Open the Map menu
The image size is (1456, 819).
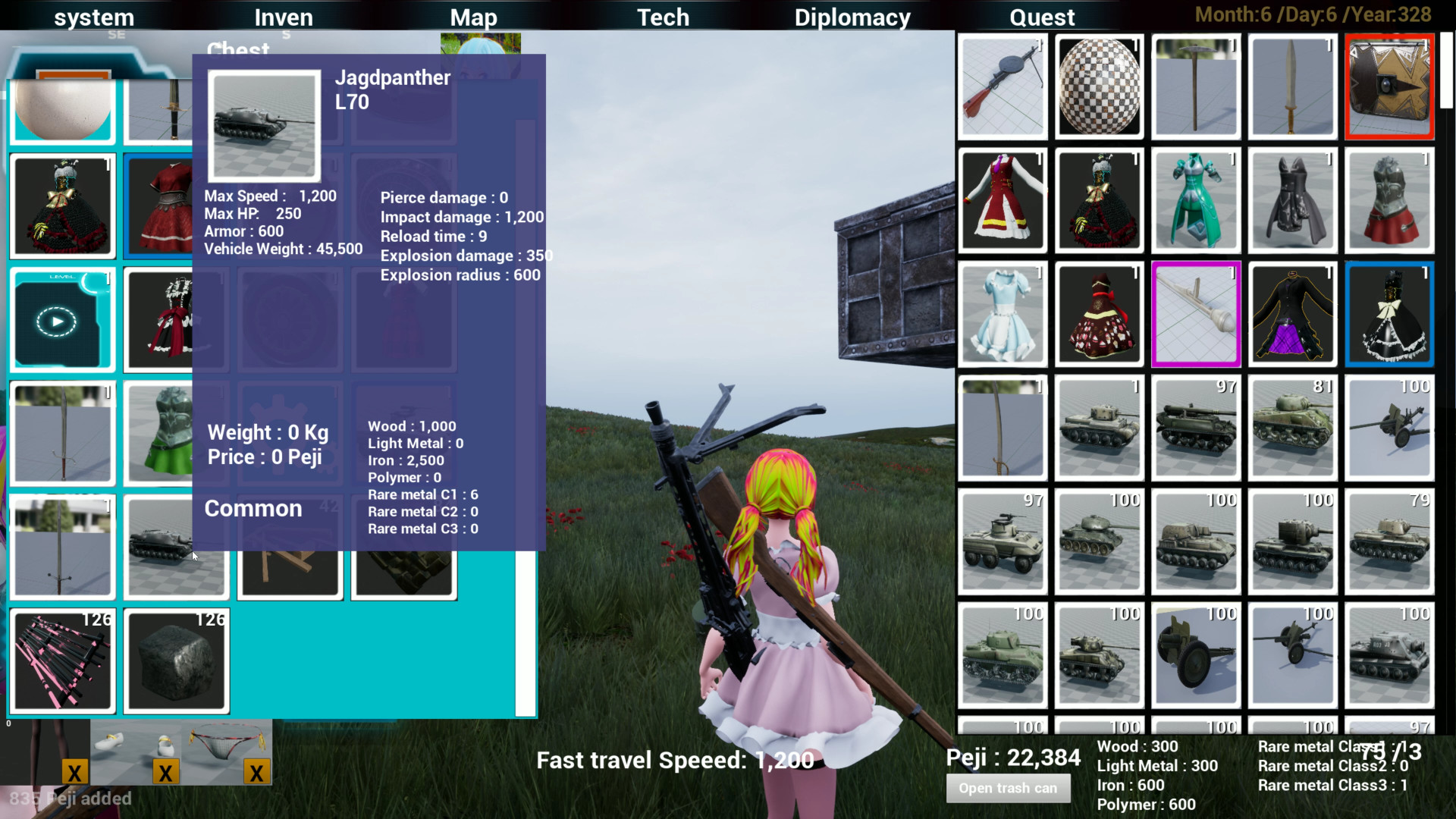tap(473, 17)
